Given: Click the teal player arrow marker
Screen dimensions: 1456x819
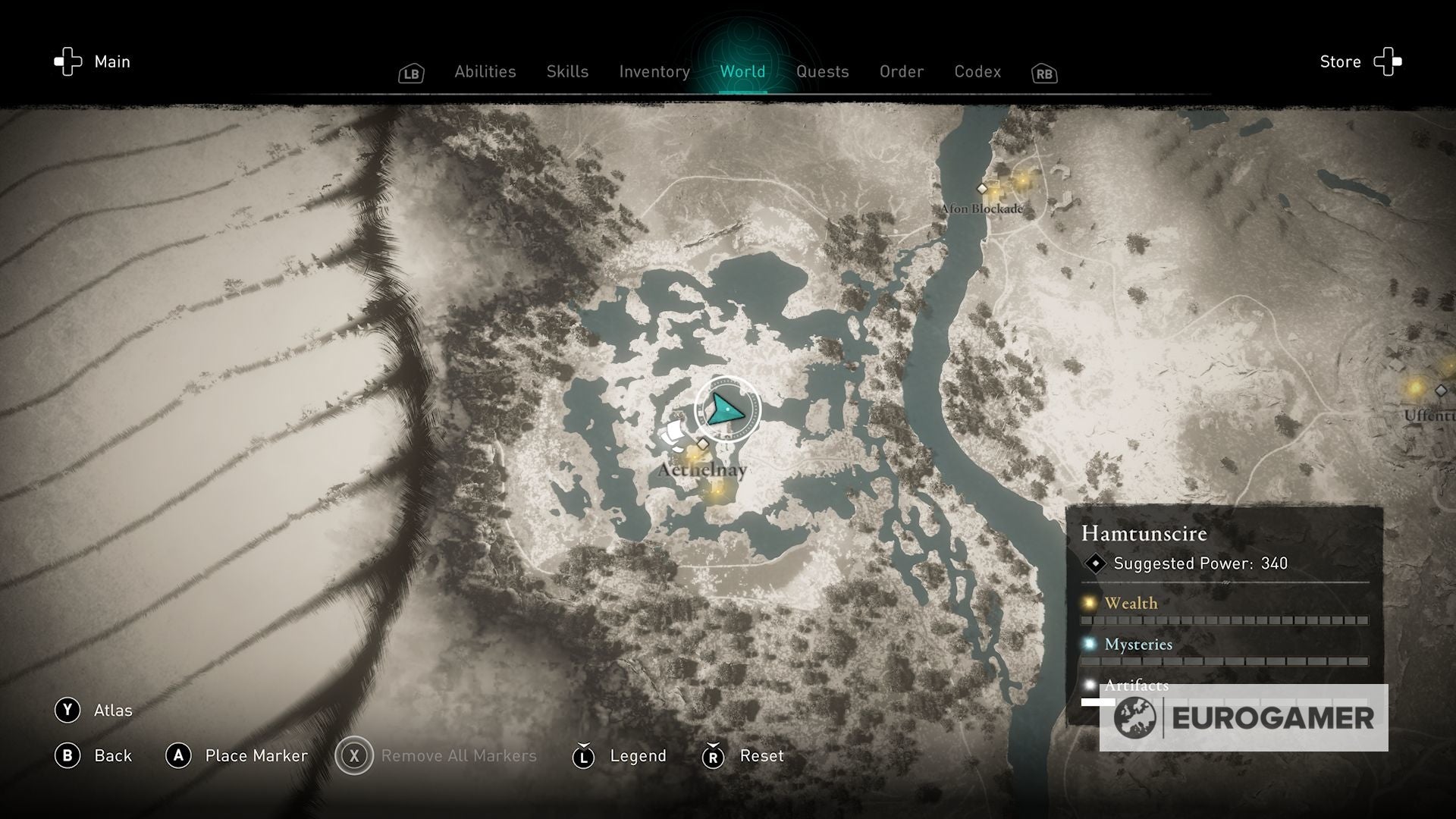Looking at the screenshot, I should click(x=726, y=409).
